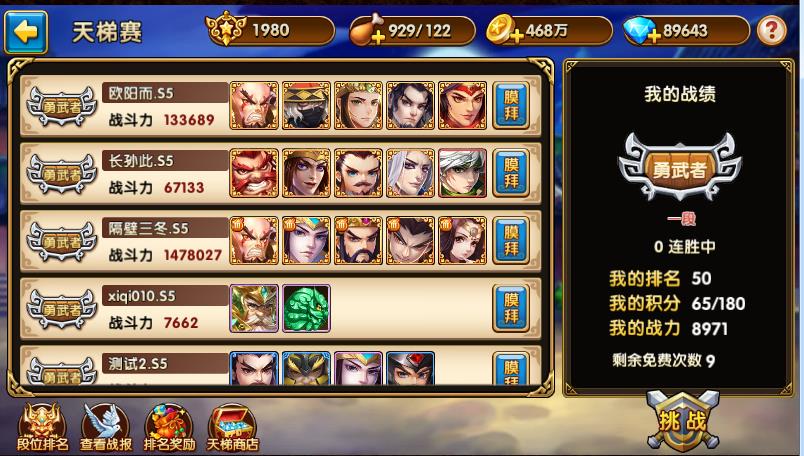804x456 pixels.
Task: Enter the 天梯商店 ladder shop
Action: [x=232, y=428]
